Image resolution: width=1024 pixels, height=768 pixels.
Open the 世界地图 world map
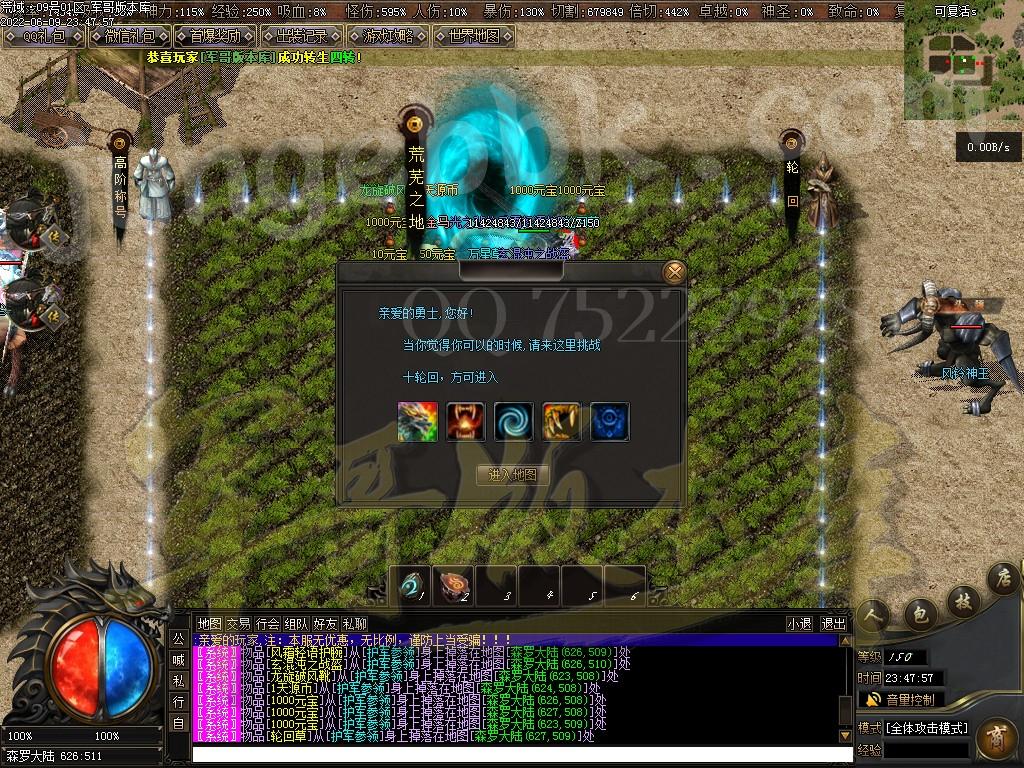[474, 36]
